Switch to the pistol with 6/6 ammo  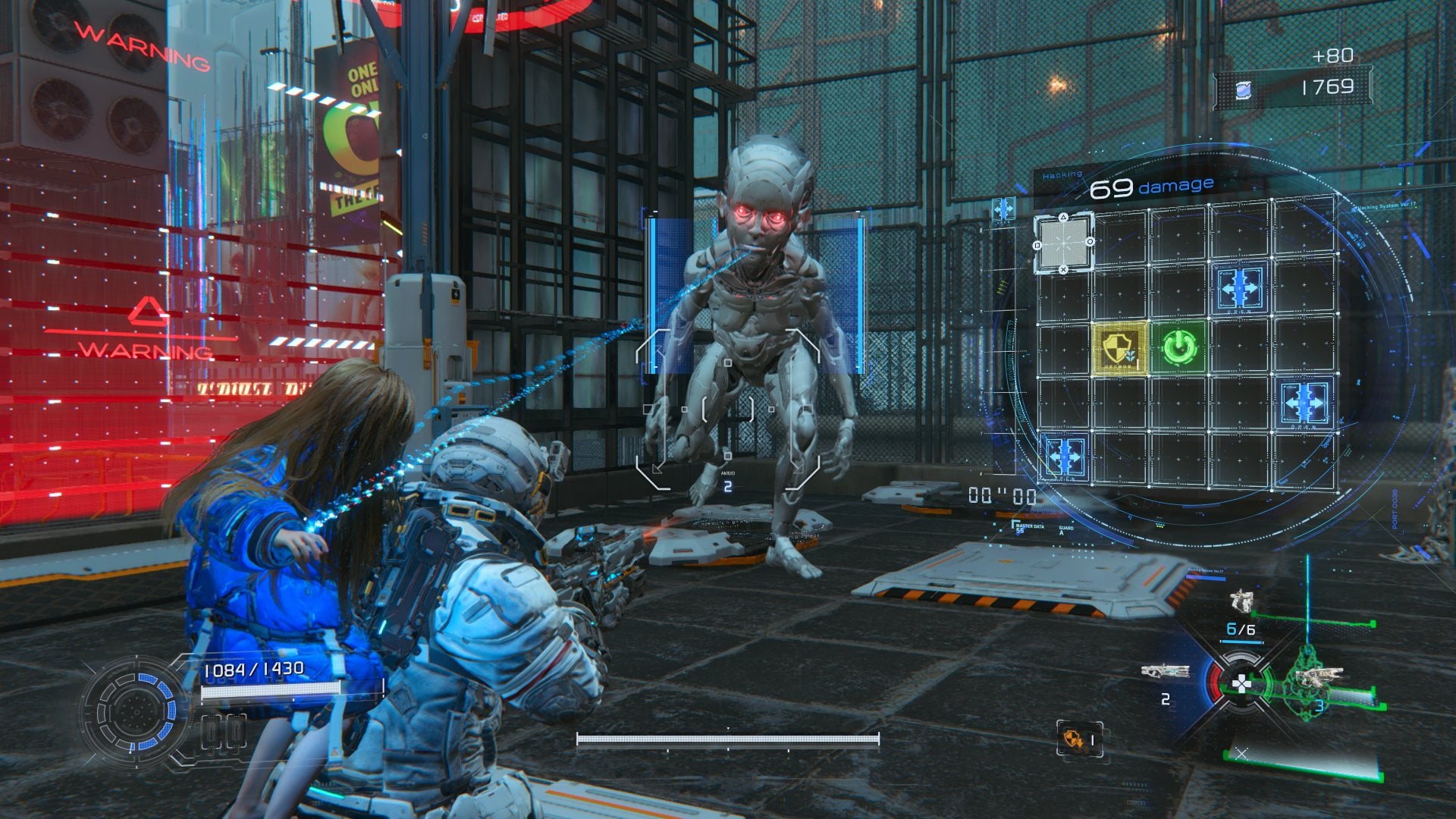[1241, 604]
